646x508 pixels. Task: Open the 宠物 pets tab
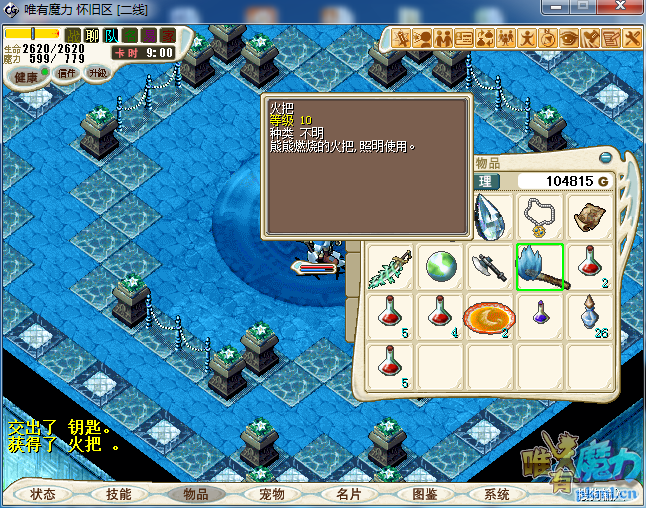point(272,494)
